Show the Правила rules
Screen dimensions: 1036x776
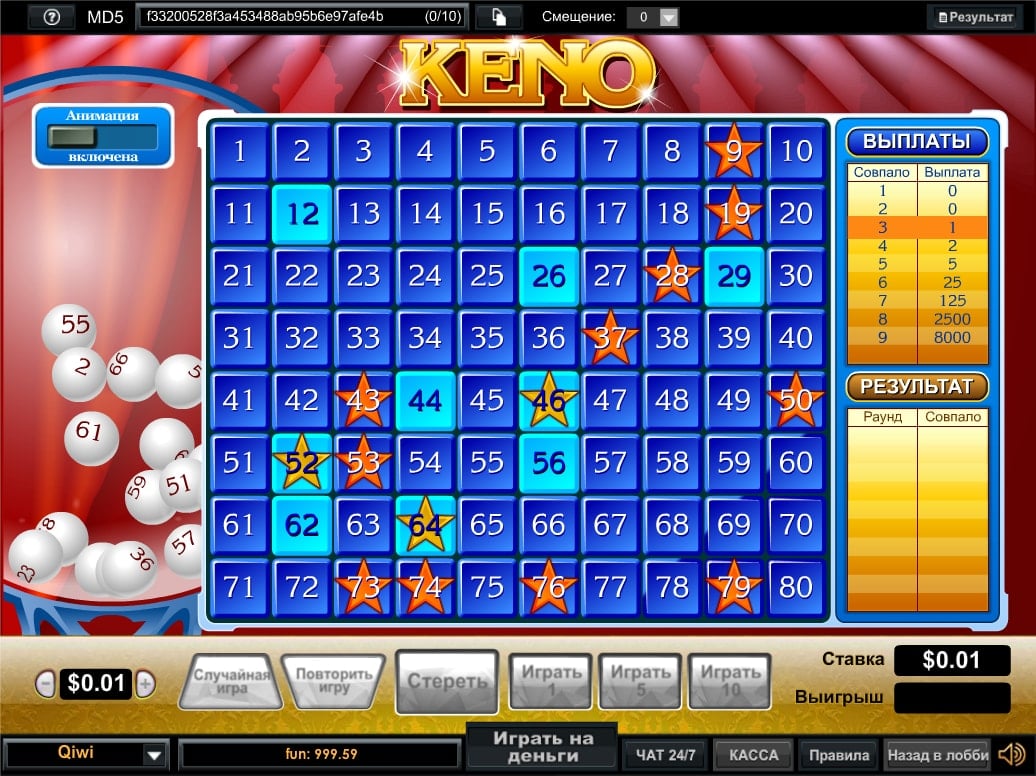tap(838, 754)
